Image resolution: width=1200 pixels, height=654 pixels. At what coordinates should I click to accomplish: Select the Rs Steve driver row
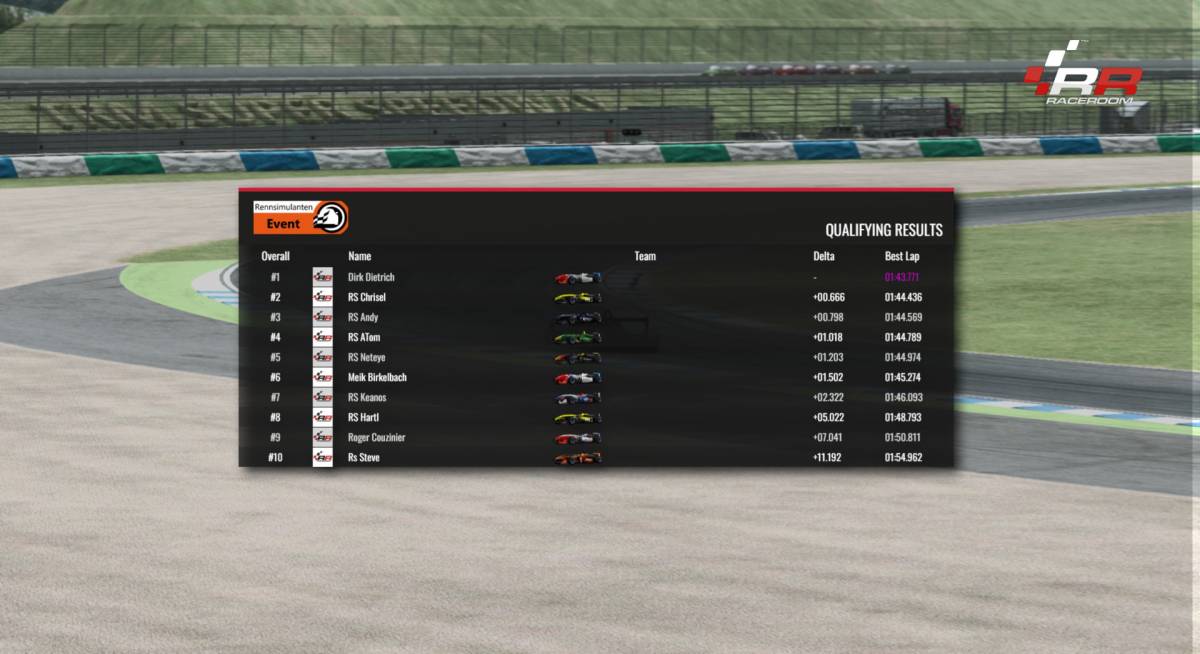pos(363,457)
